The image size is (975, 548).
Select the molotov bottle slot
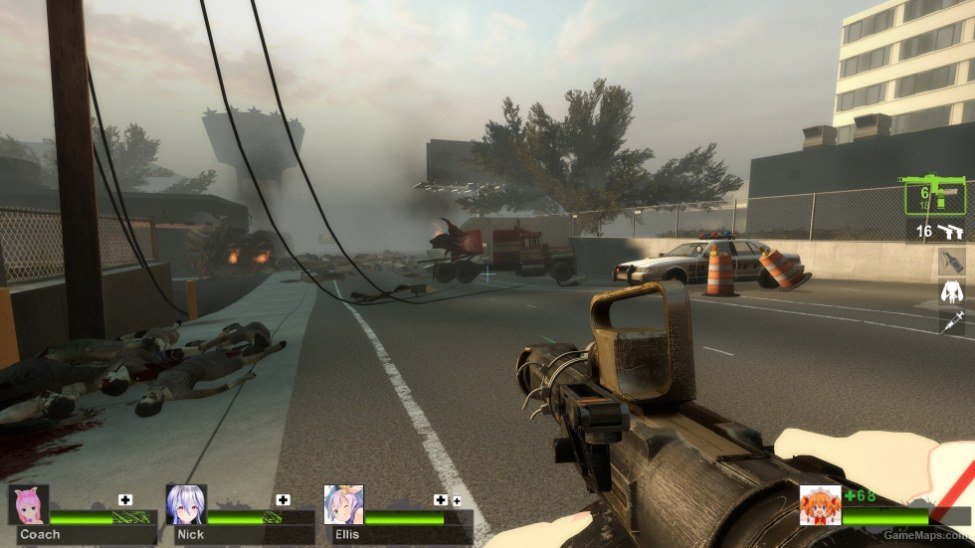pyautogui.click(x=952, y=262)
